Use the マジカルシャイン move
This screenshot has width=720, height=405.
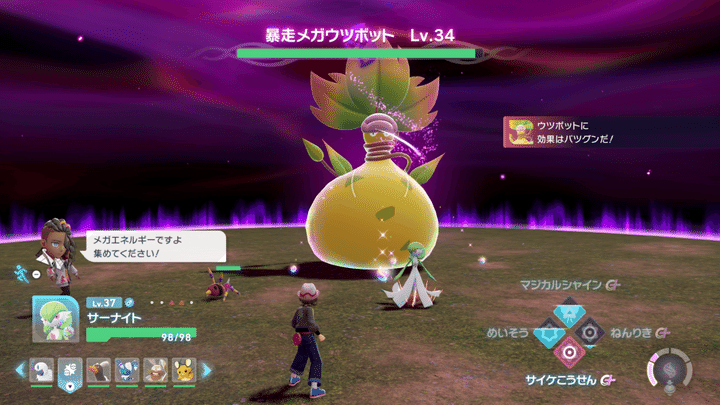(567, 309)
